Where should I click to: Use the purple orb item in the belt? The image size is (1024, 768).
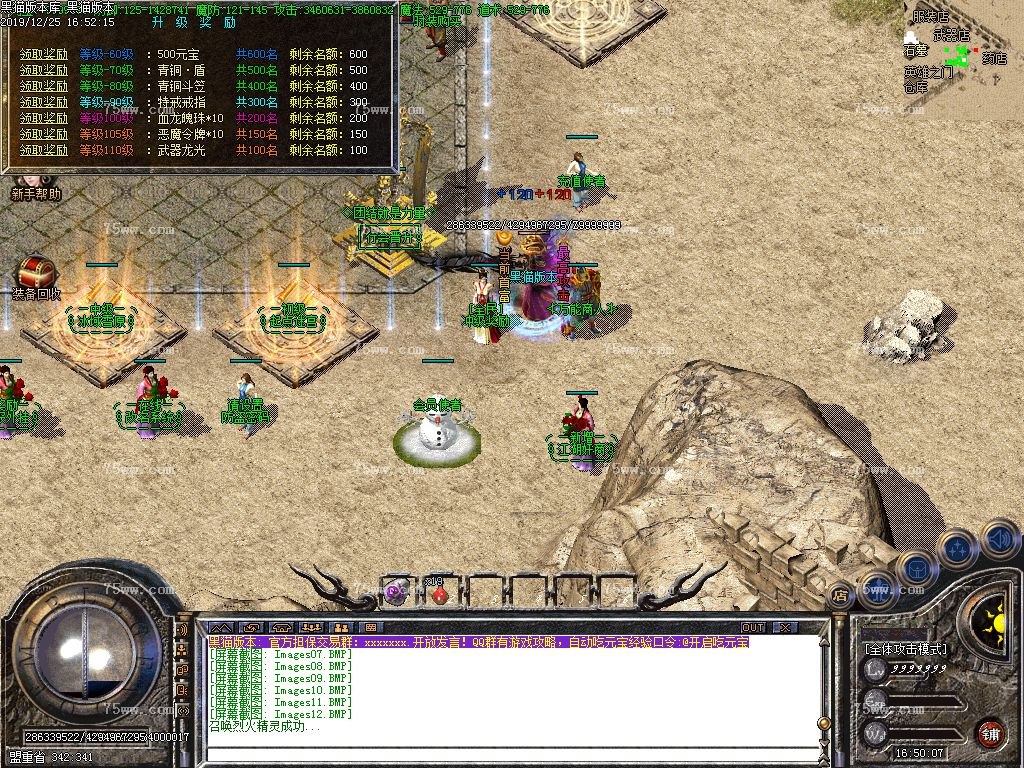pos(395,592)
